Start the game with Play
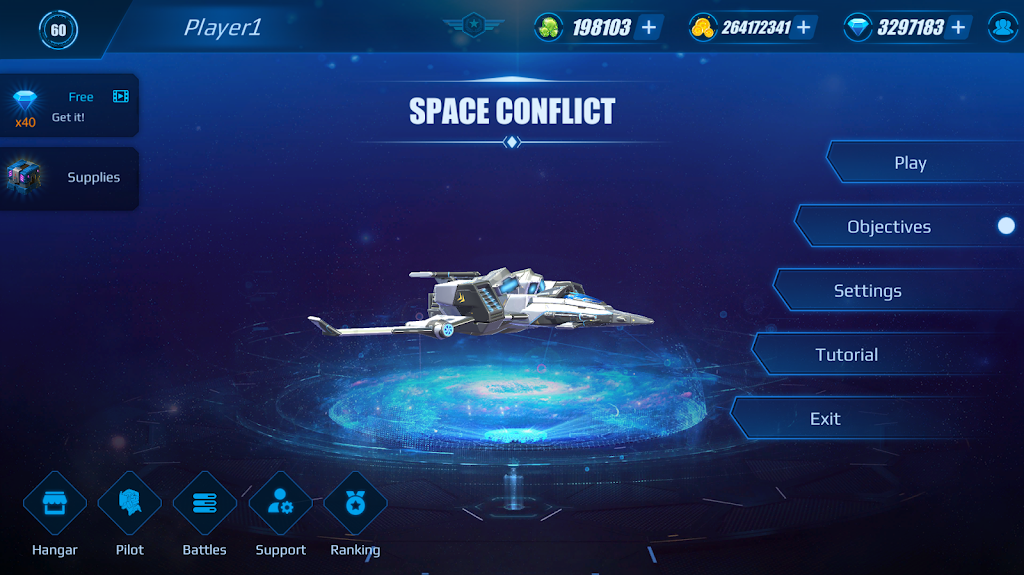1024x575 pixels. (x=910, y=163)
